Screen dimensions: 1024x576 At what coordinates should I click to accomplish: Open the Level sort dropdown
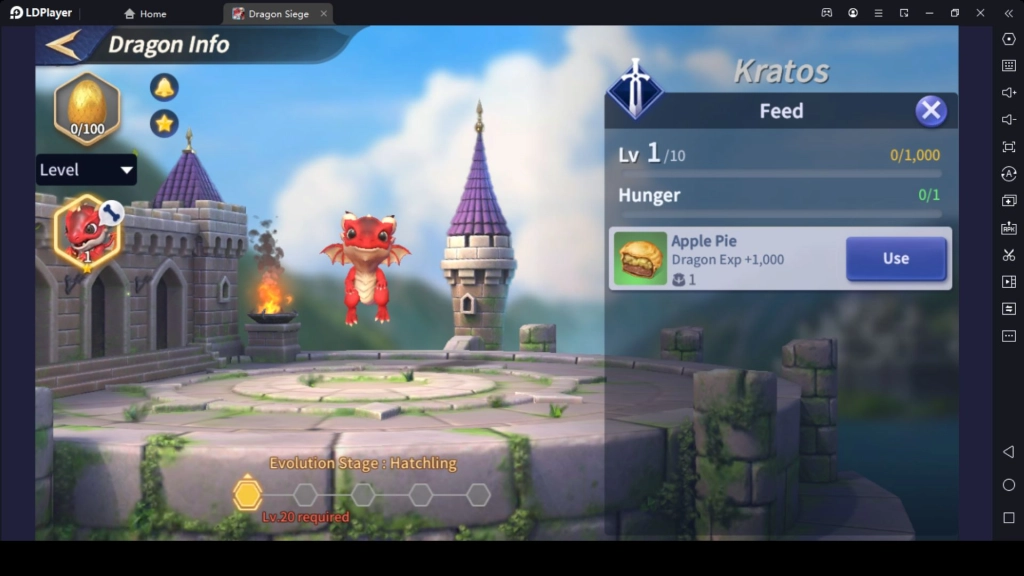(x=86, y=170)
